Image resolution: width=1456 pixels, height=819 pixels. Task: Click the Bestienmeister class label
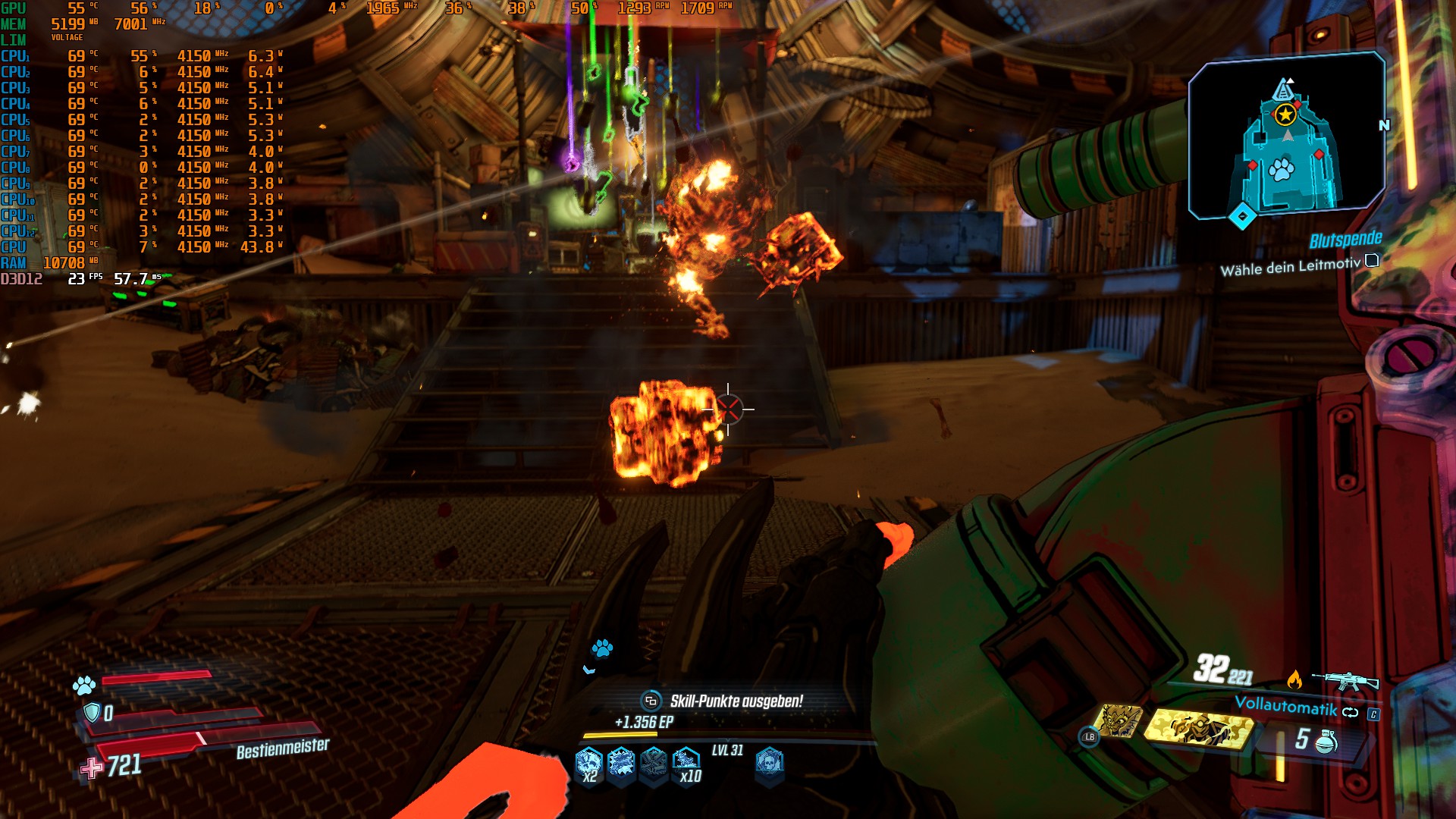tap(283, 749)
